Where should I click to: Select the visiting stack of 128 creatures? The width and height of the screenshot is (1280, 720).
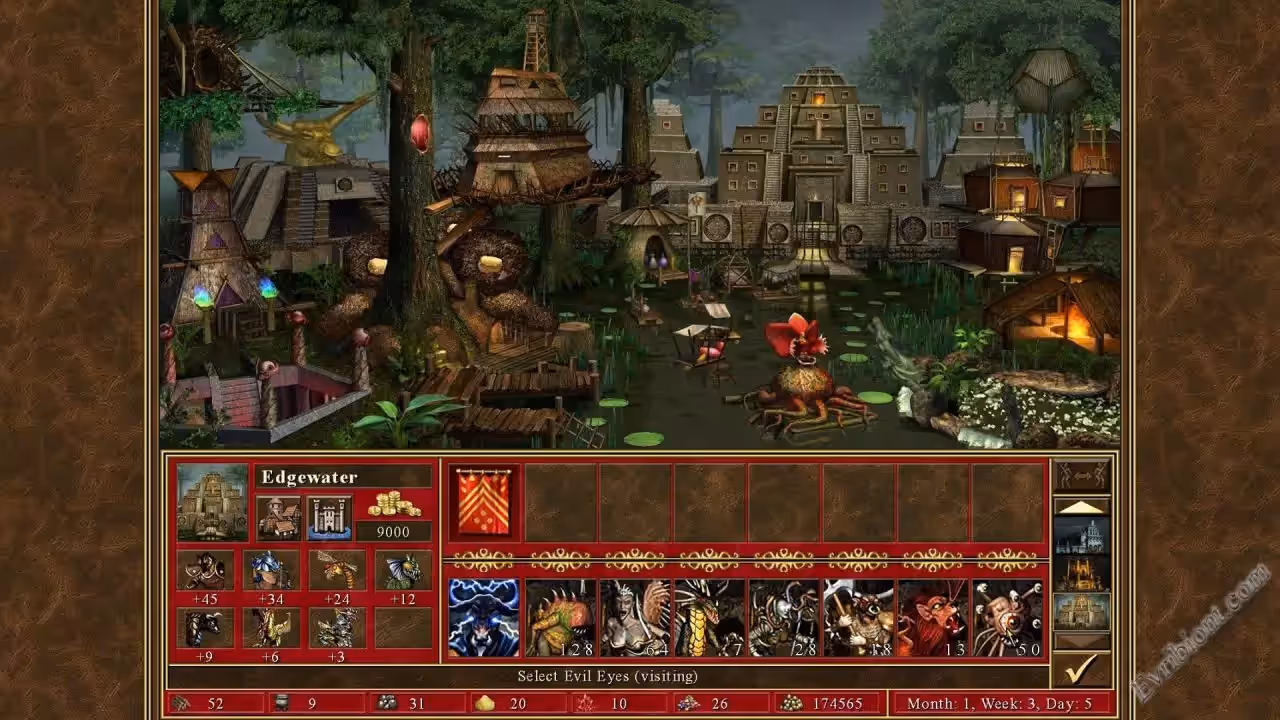pos(560,617)
